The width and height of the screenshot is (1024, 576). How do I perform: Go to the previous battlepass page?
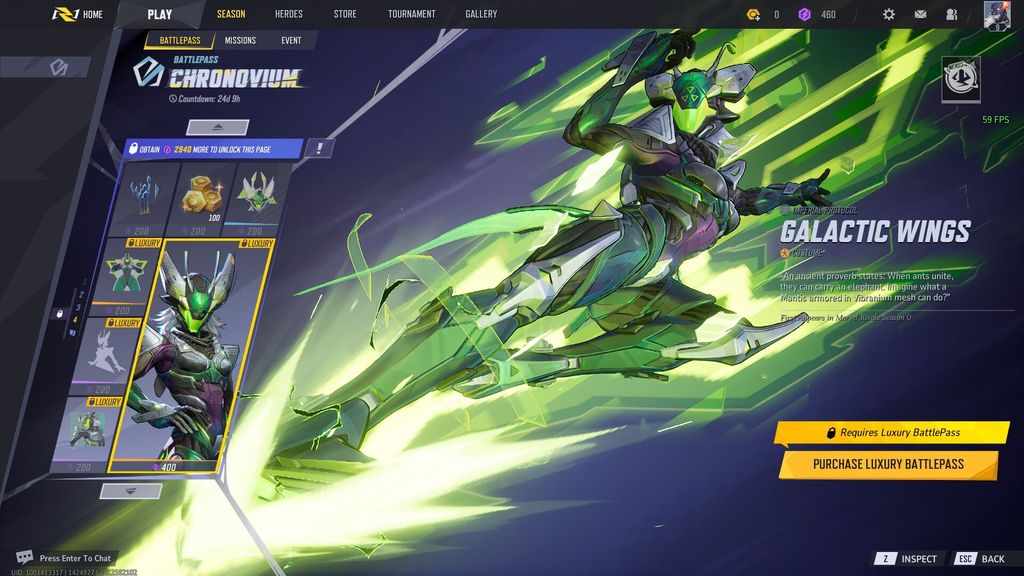click(x=217, y=127)
